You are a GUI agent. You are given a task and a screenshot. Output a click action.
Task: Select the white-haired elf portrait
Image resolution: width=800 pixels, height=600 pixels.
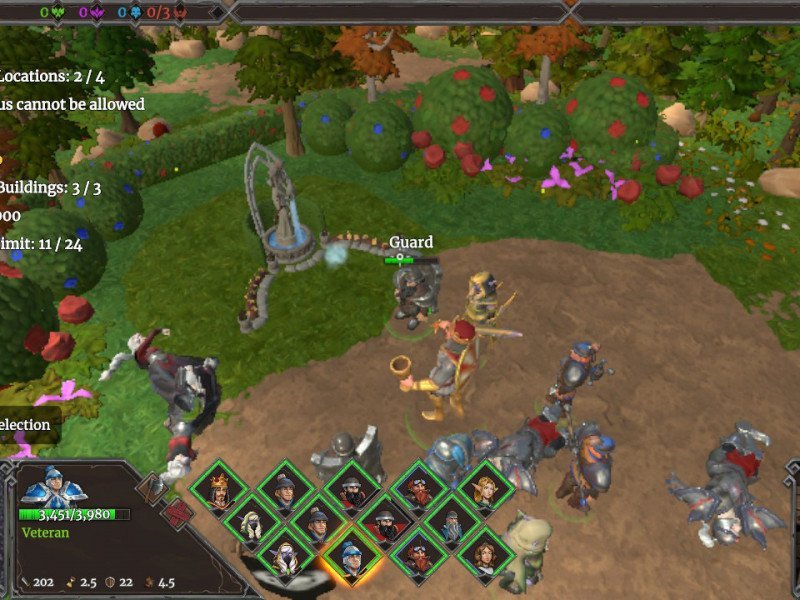(x=285, y=555)
